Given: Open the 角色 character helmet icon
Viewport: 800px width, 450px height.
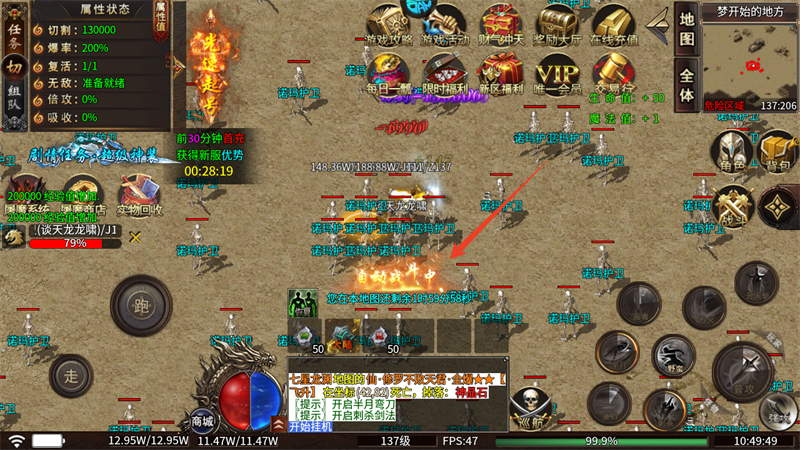Looking at the screenshot, I should 731,152.
